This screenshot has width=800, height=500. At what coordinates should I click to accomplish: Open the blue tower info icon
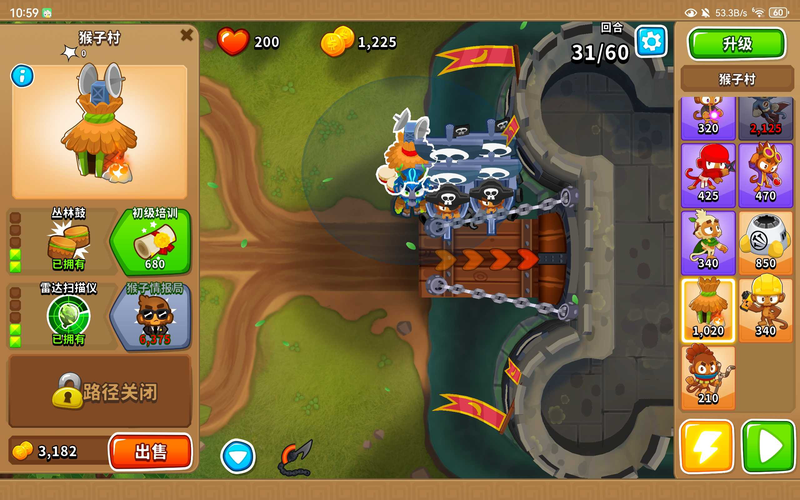click(x=22, y=76)
